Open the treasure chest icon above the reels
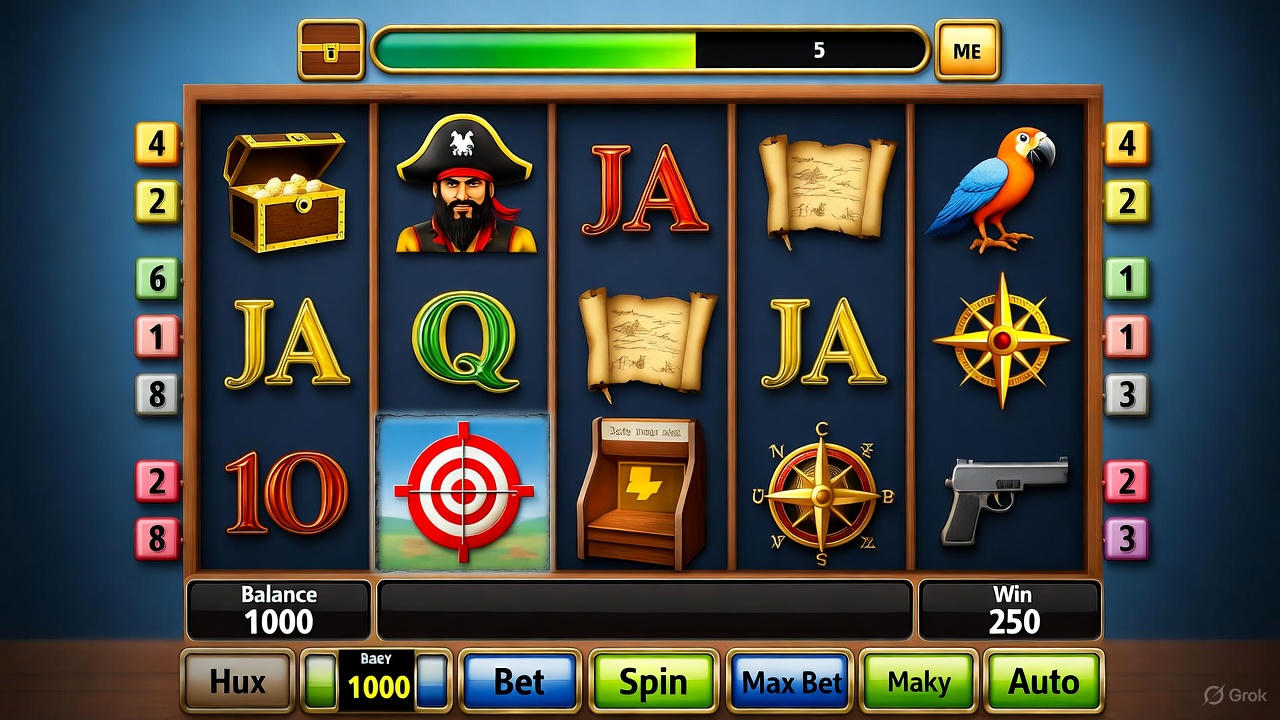This screenshot has width=1280, height=720. point(331,50)
